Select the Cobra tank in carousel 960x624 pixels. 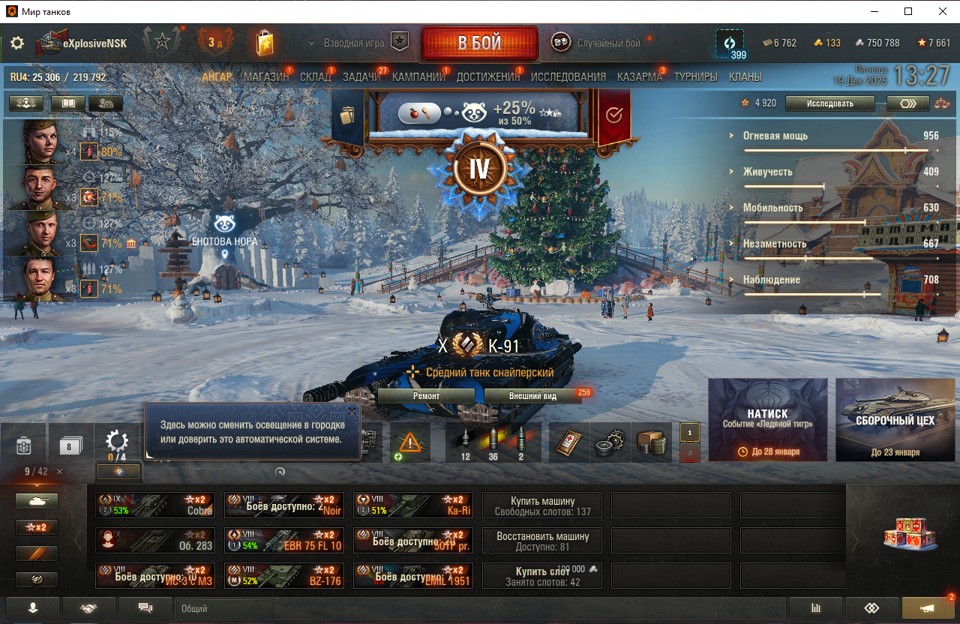click(155, 505)
